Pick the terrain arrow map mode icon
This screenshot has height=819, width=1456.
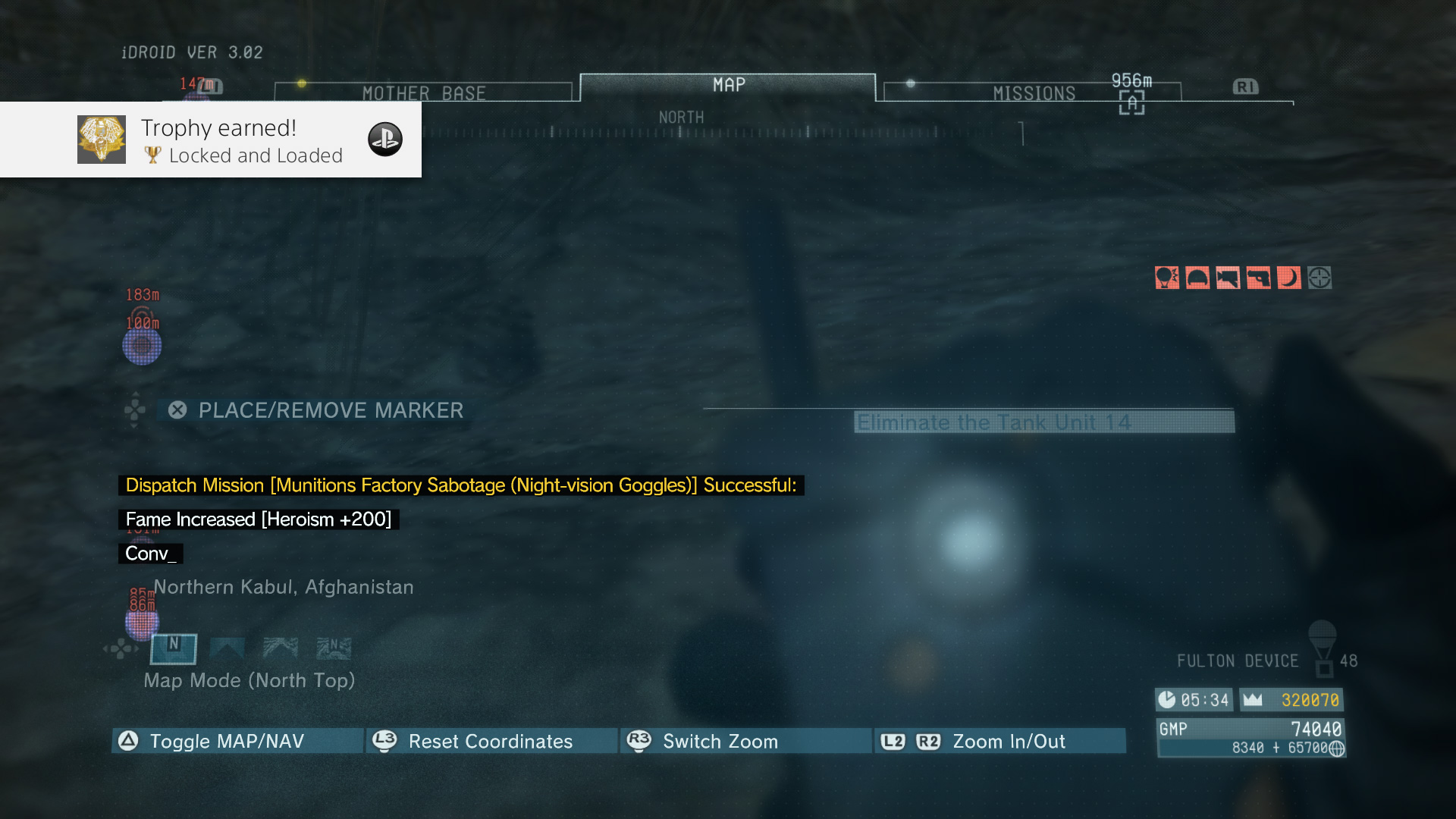click(280, 648)
